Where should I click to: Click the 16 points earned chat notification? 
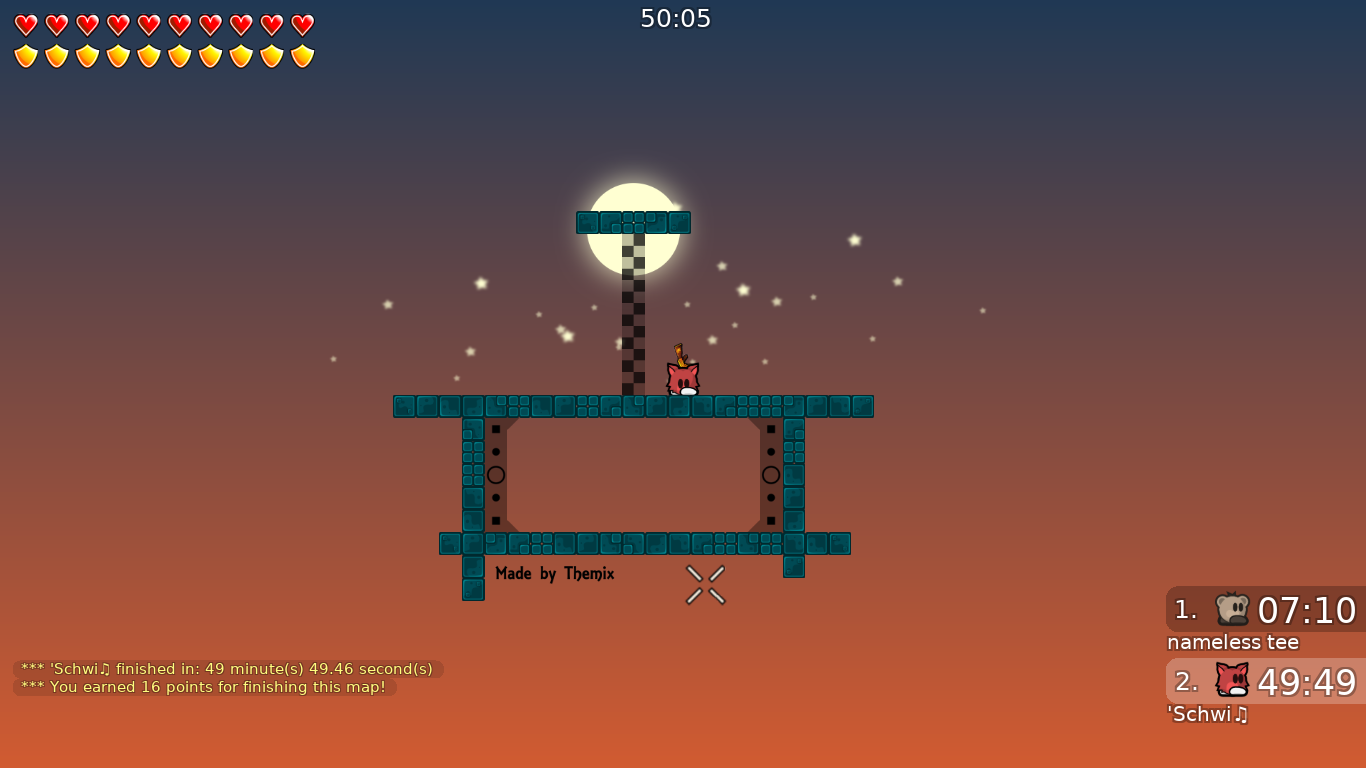205,687
